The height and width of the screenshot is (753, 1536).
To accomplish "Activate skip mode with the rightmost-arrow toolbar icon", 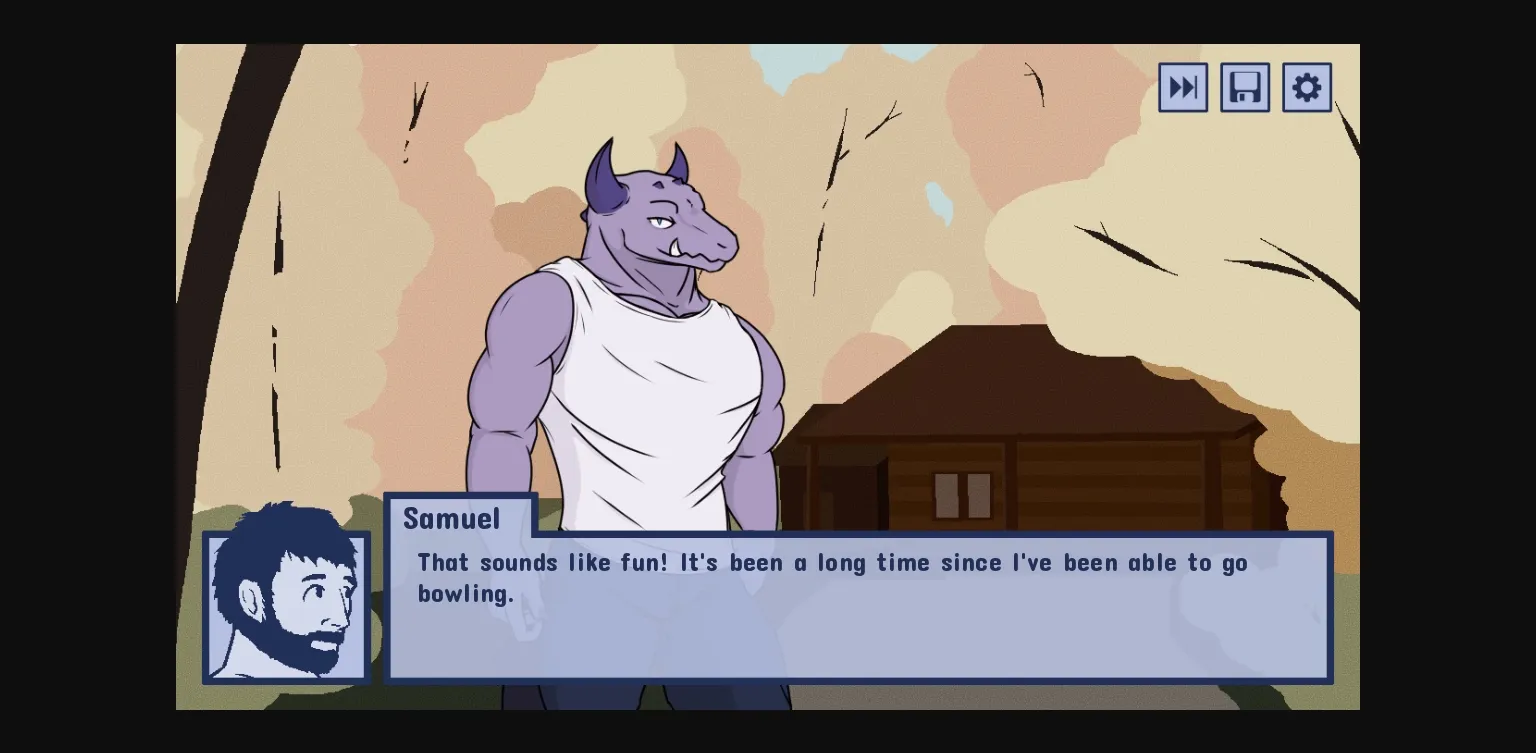I will coord(1182,87).
